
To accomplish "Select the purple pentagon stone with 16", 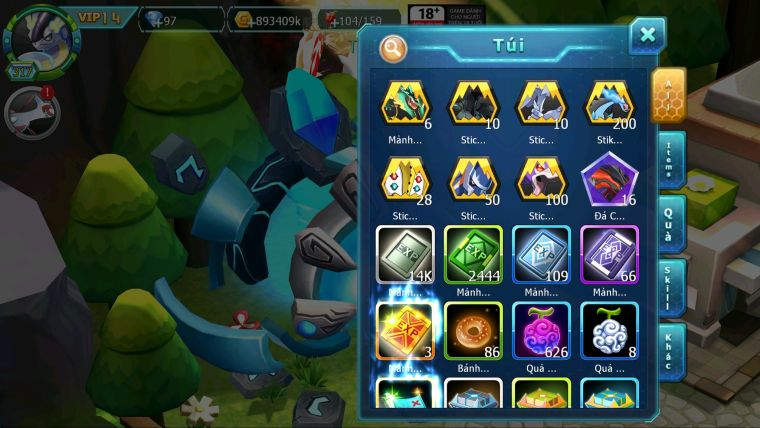I will point(609,180).
